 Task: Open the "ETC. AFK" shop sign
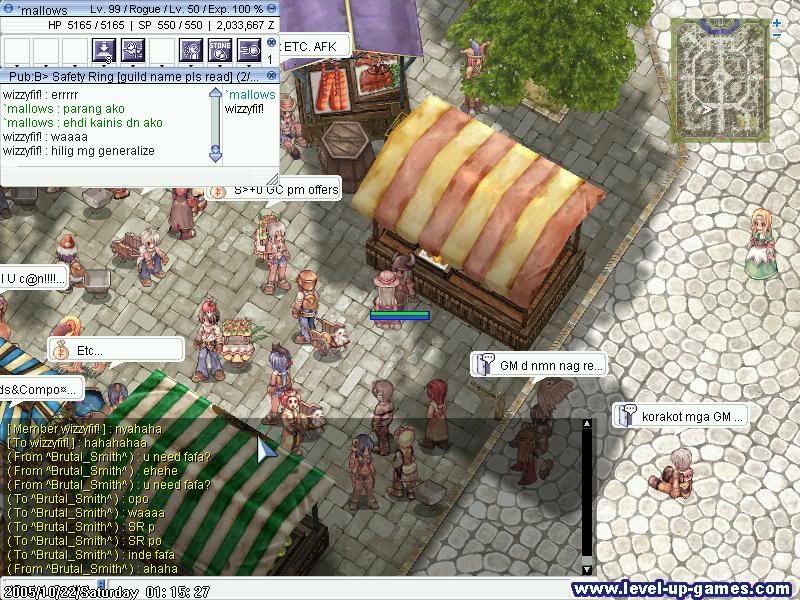coord(311,46)
